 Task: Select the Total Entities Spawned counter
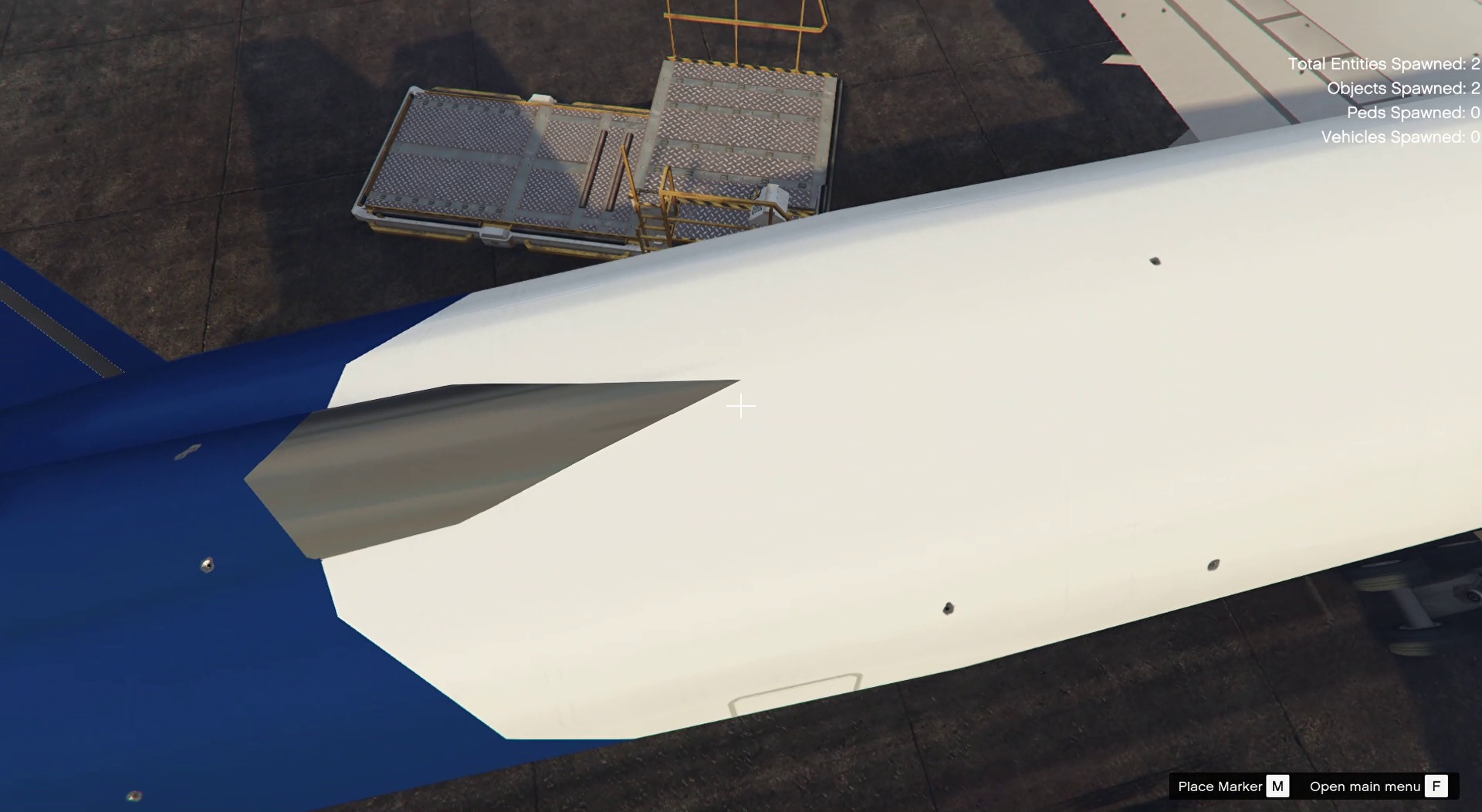click(x=1382, y=64)
